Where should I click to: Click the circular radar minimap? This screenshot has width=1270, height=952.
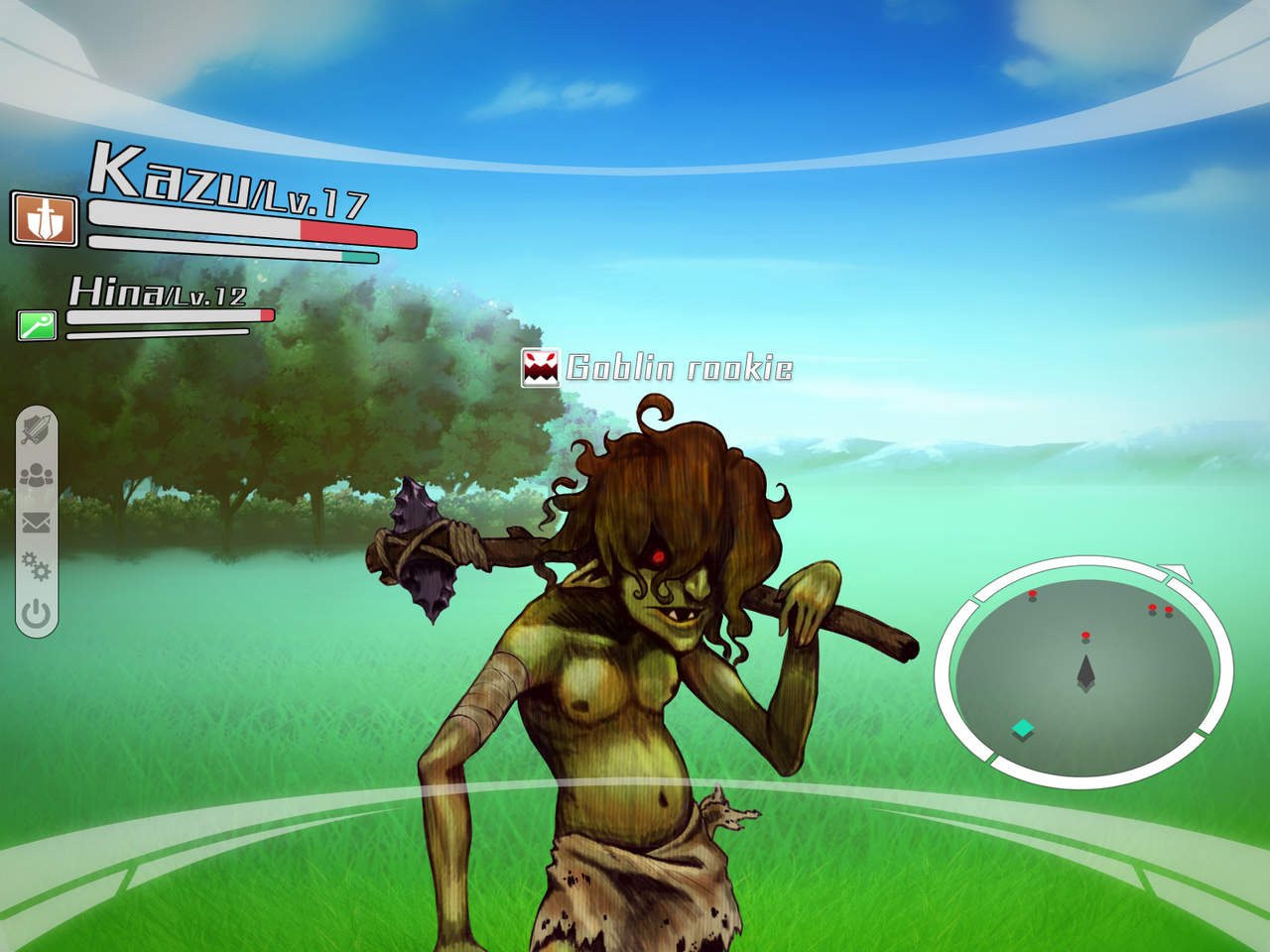click(1083, 672)
